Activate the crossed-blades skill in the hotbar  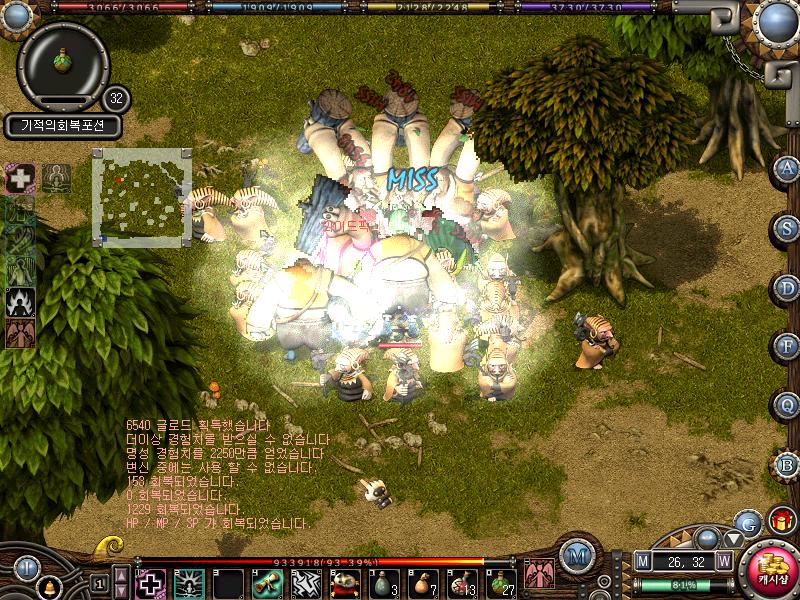(305, 582)
